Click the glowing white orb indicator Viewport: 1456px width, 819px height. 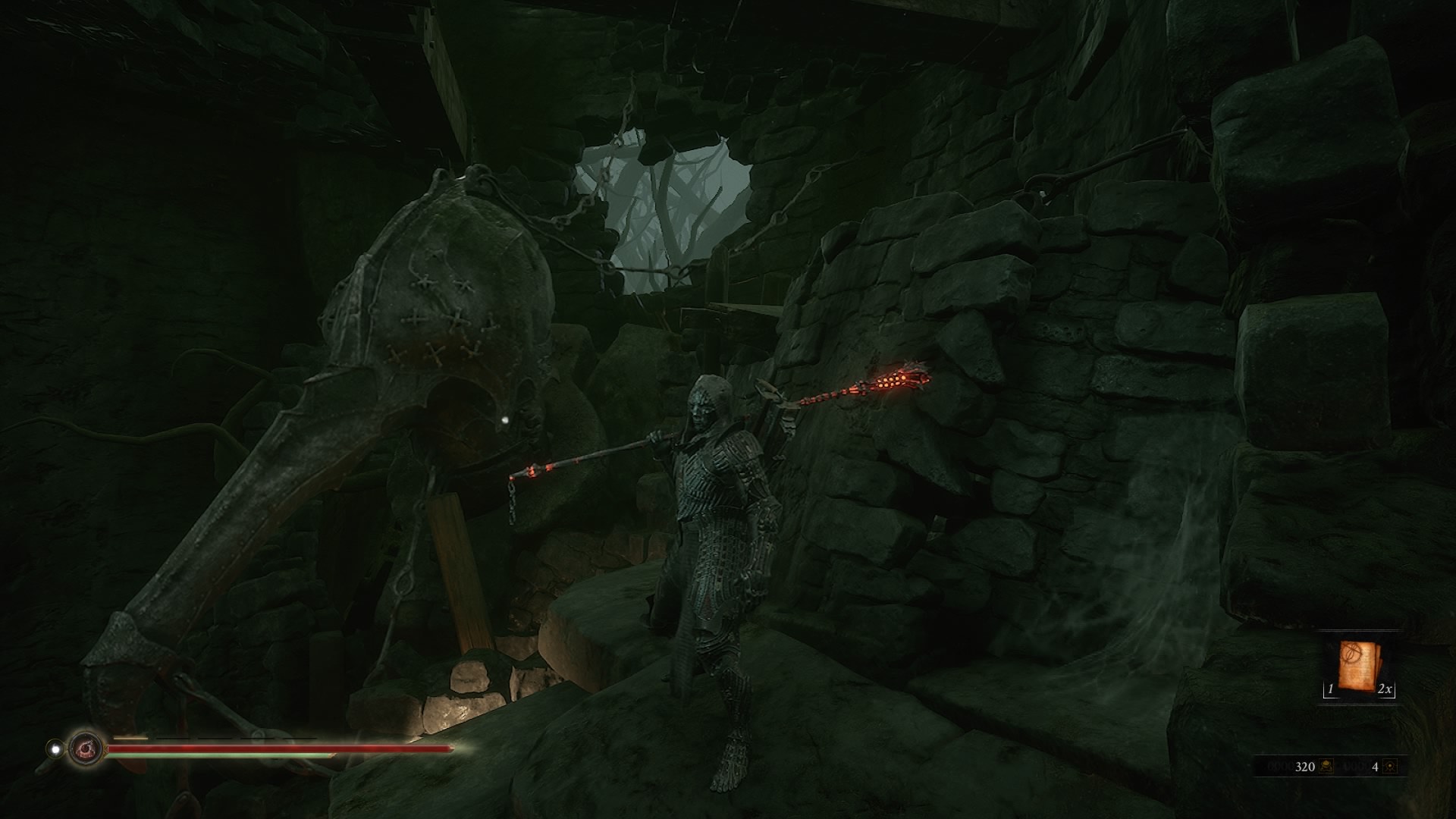click(x=55, y=749)
